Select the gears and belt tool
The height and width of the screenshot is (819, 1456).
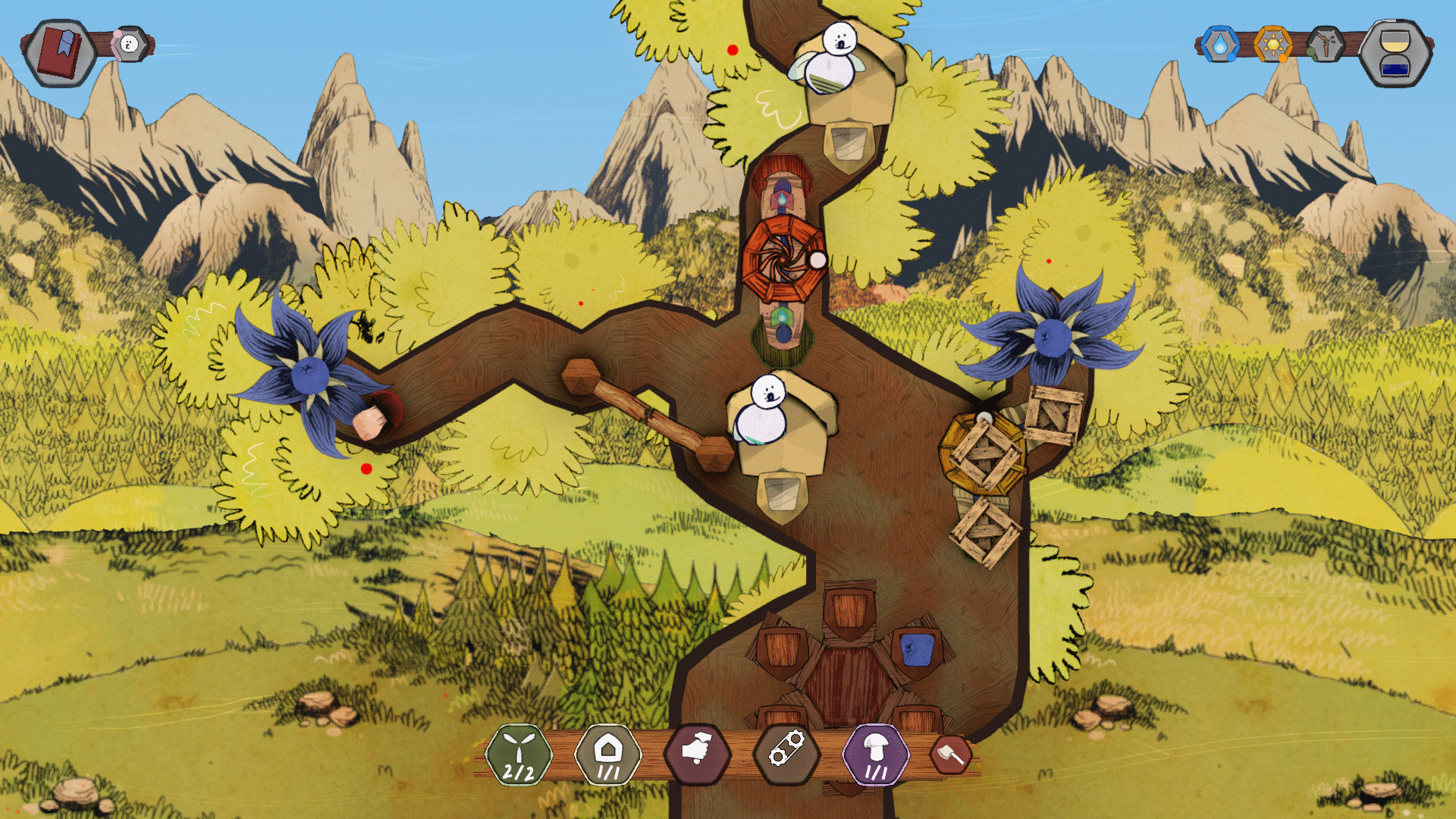pyautogui.click(x=787, y=753)
